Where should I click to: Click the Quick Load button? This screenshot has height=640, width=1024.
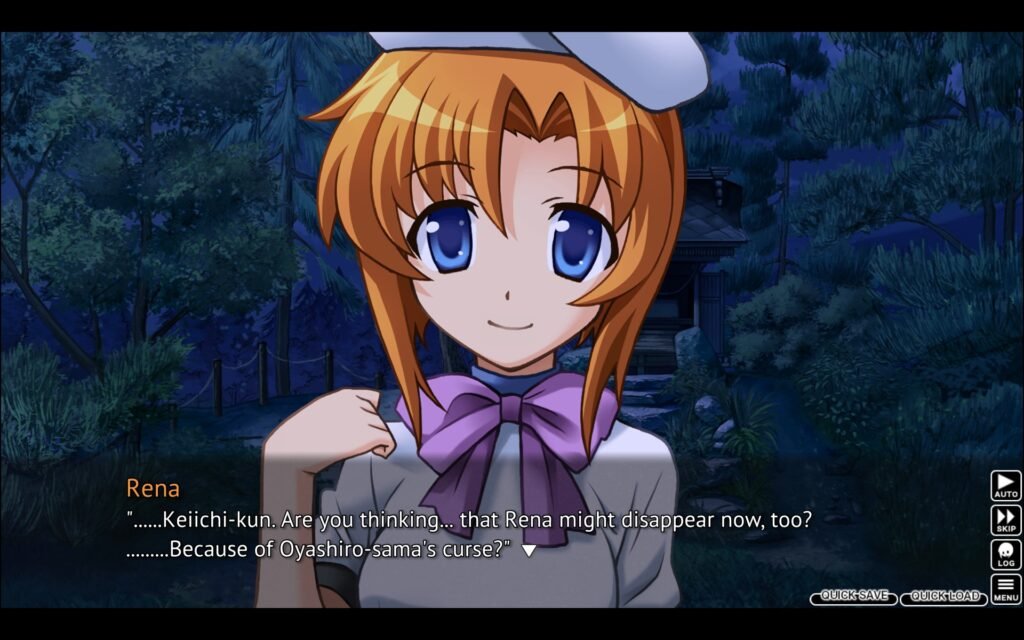pyautogui.click(x=944, y=597)
